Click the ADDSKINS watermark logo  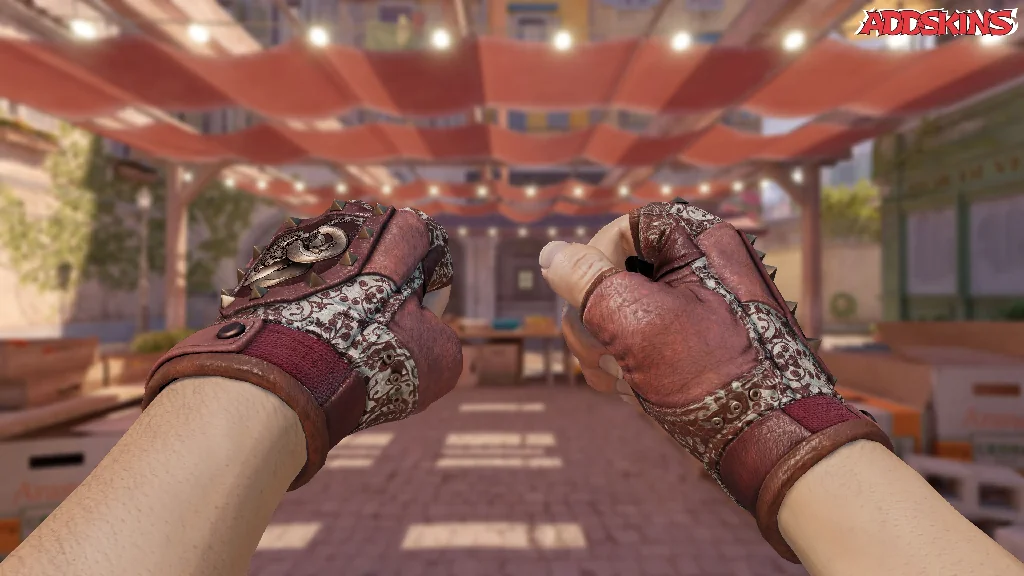coord(935,23)
